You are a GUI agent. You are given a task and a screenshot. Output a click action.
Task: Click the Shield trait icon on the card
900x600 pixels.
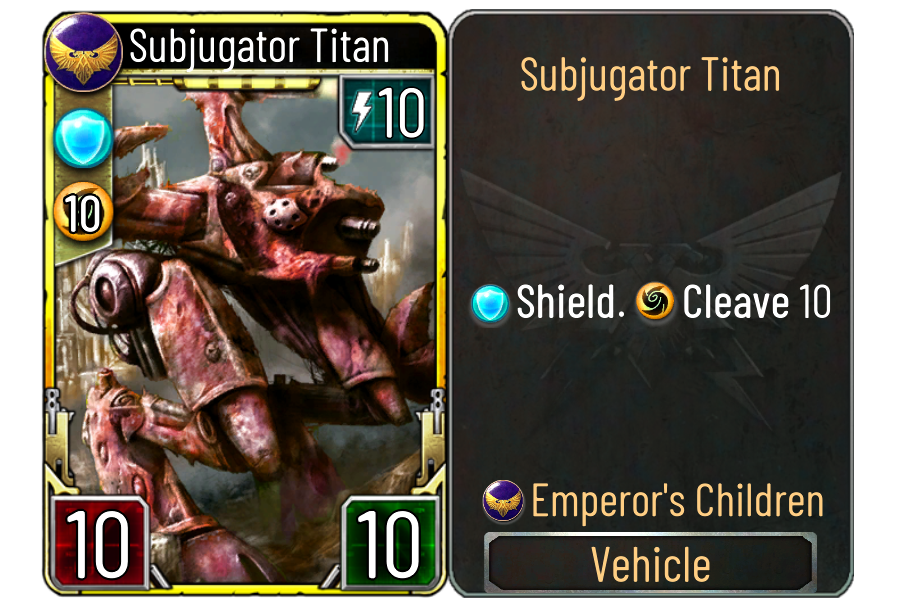[x=83, y=137]
